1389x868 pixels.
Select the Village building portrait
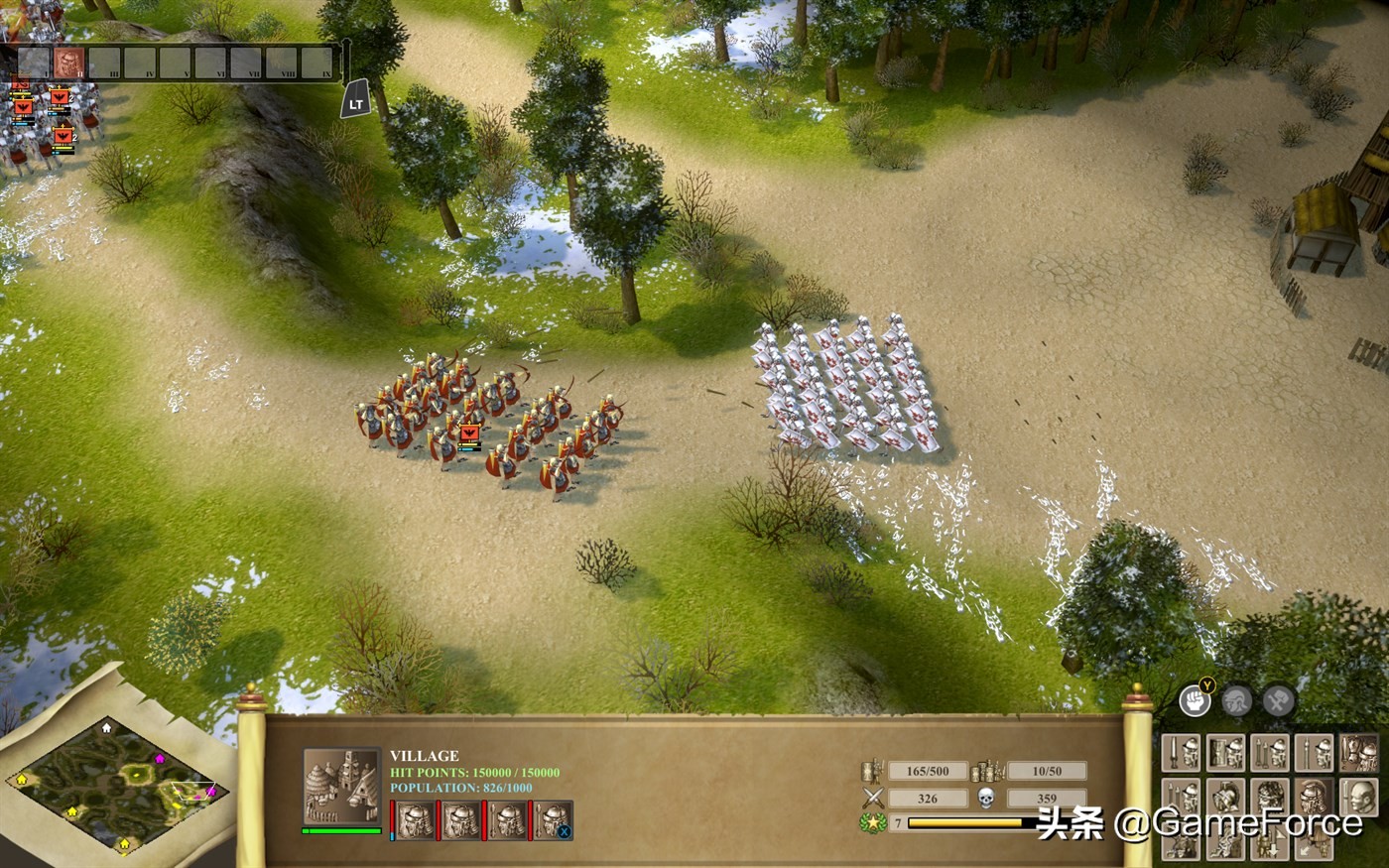tap(341, 786)
